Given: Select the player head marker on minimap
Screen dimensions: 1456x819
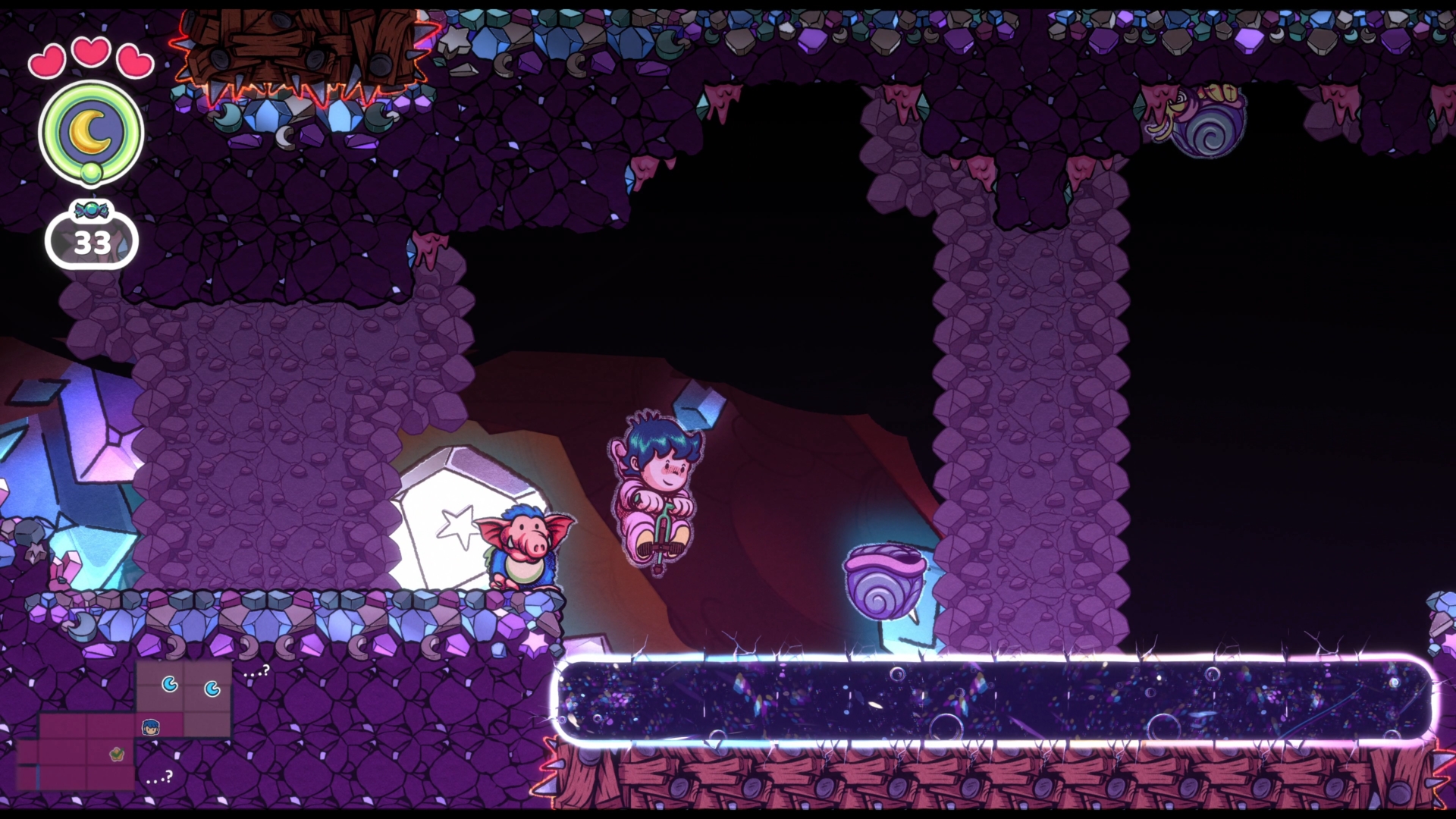Looking at the screenshot, I should tap(151, 727).
